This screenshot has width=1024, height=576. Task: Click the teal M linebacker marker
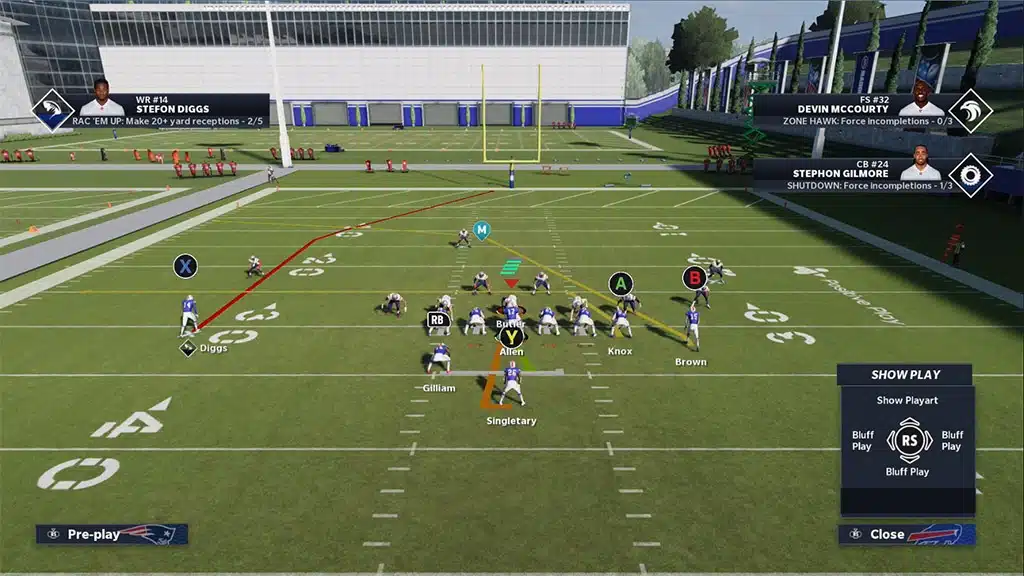[x=482, y=230]
